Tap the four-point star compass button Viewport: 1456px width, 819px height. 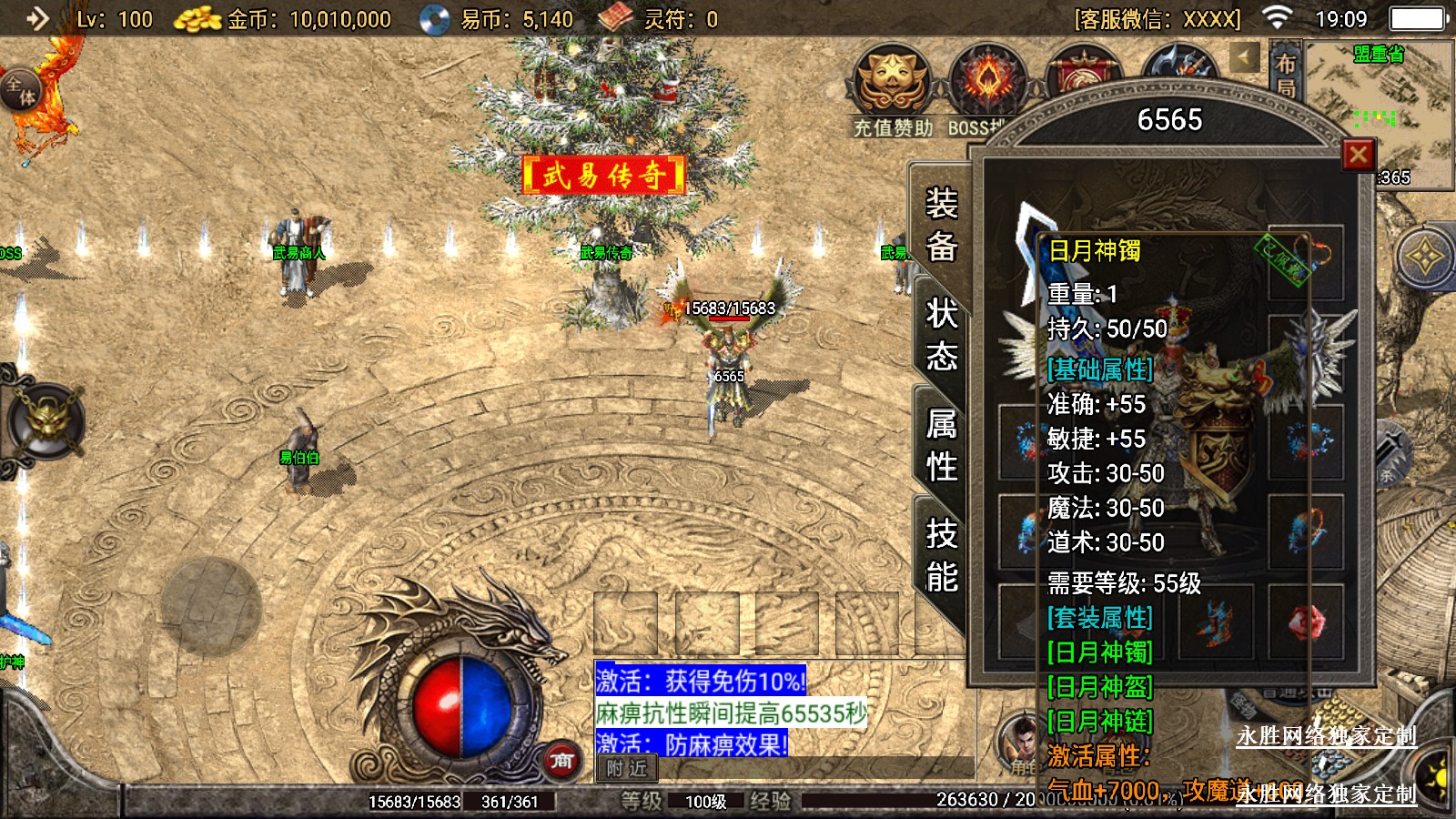click(1424, 257)
